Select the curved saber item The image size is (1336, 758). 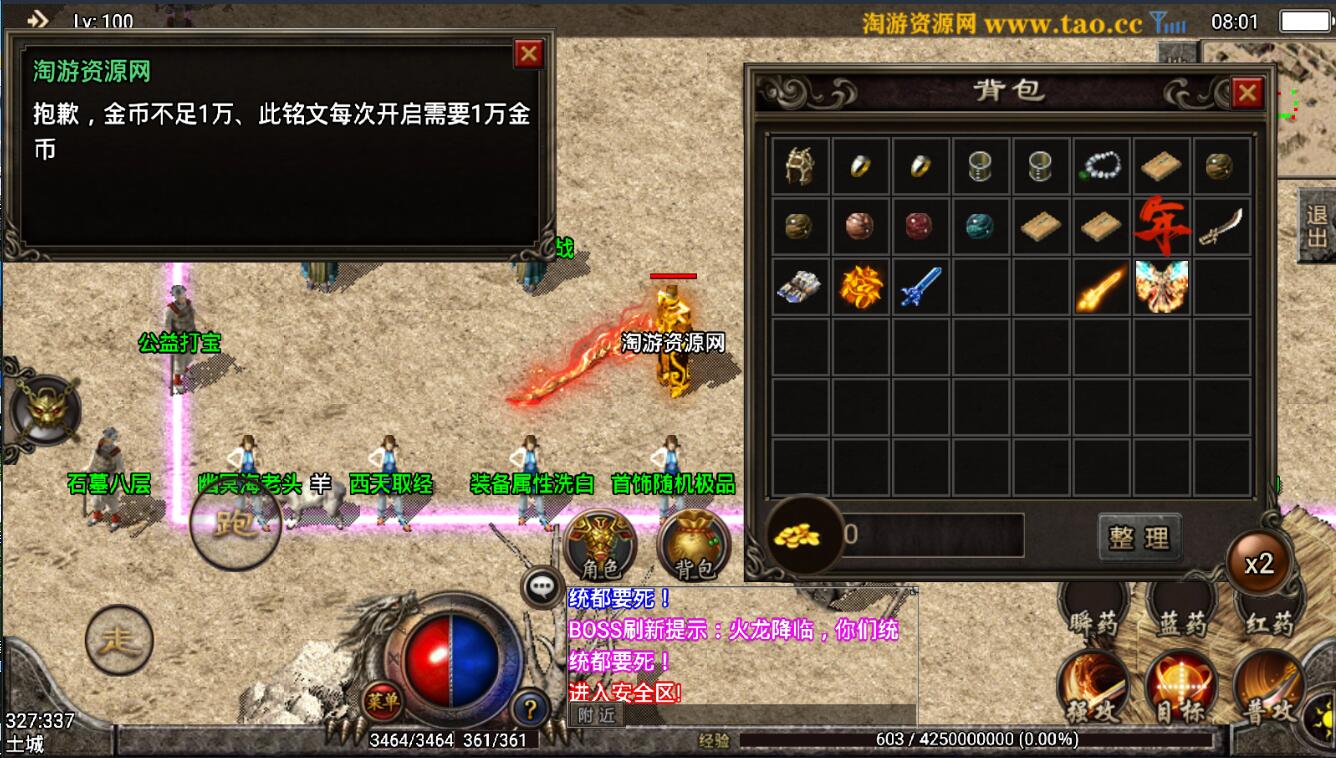click(1221, 226)
